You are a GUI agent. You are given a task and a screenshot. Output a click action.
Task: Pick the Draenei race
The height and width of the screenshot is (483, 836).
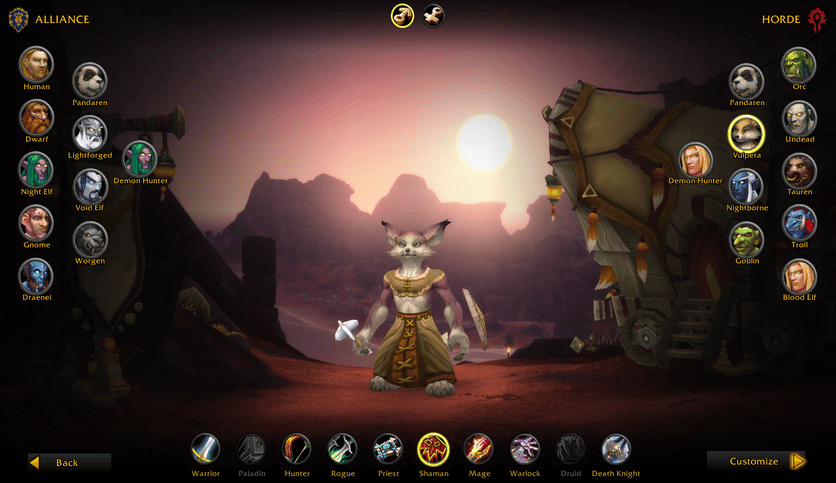click(36, 276)
